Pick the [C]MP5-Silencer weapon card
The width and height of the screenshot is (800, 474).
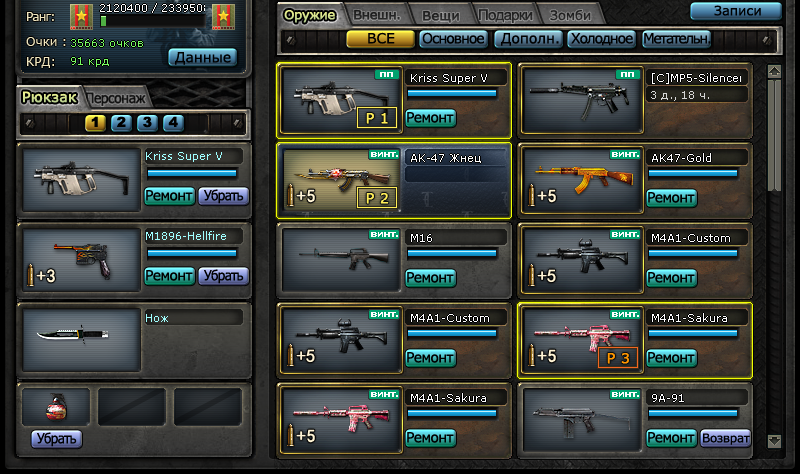coord(581,99)
